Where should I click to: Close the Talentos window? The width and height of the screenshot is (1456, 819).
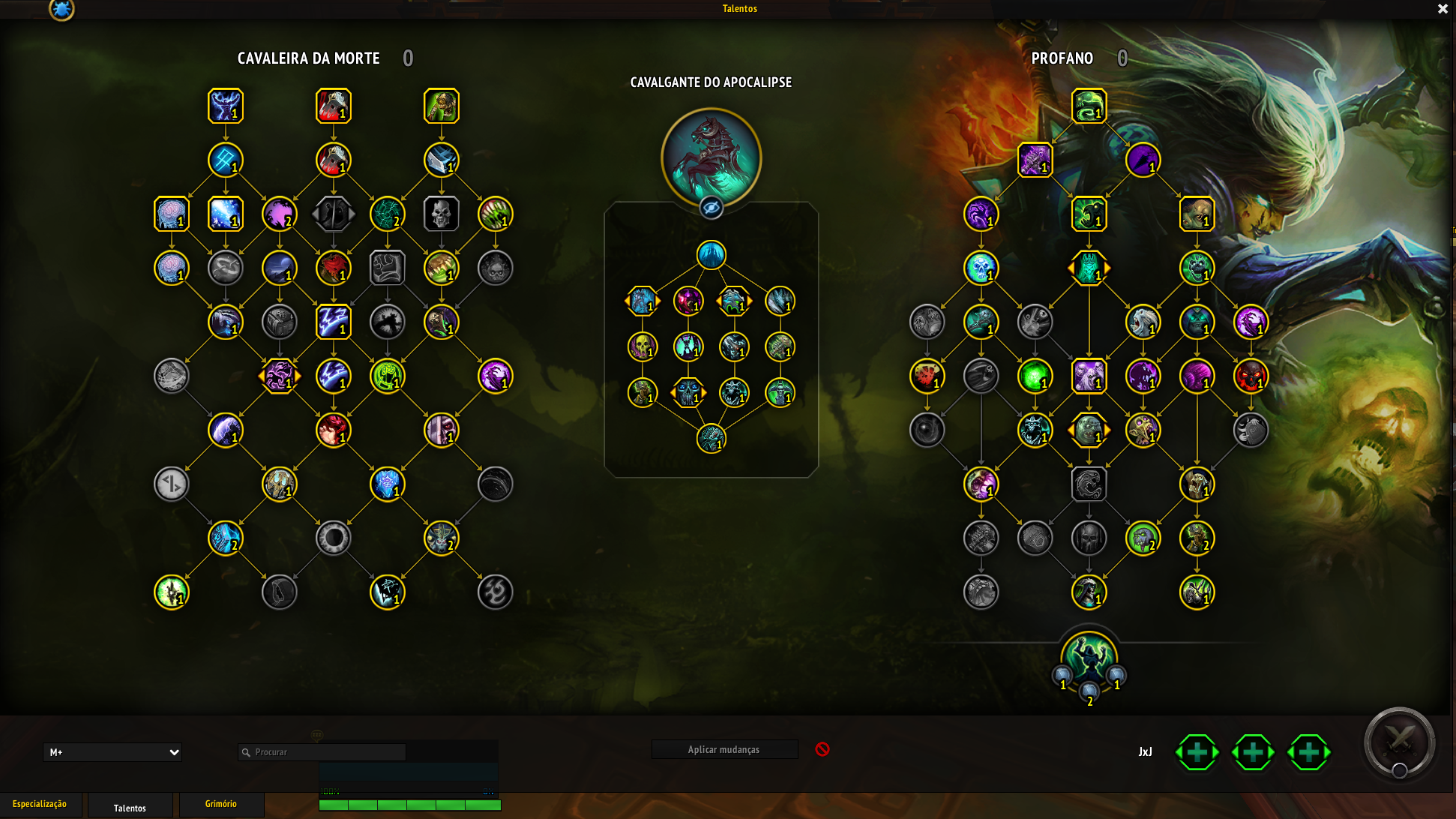pyautogui.click(x=1443, y=9)
